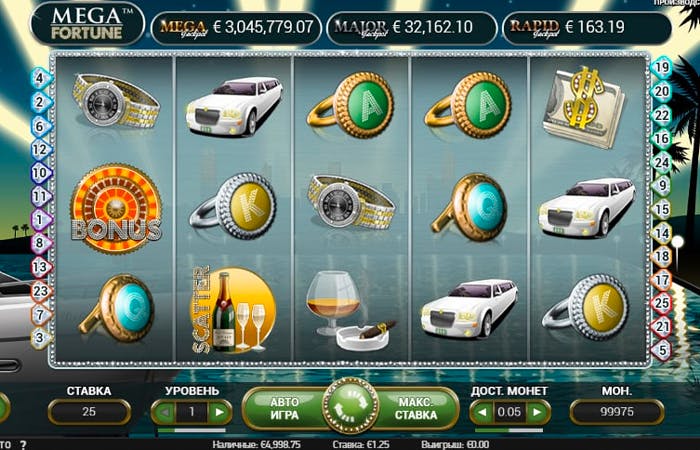Viewport: 700px width, 450px height.
Task: Click the payline 3 marker
Action: click(40, 338)
